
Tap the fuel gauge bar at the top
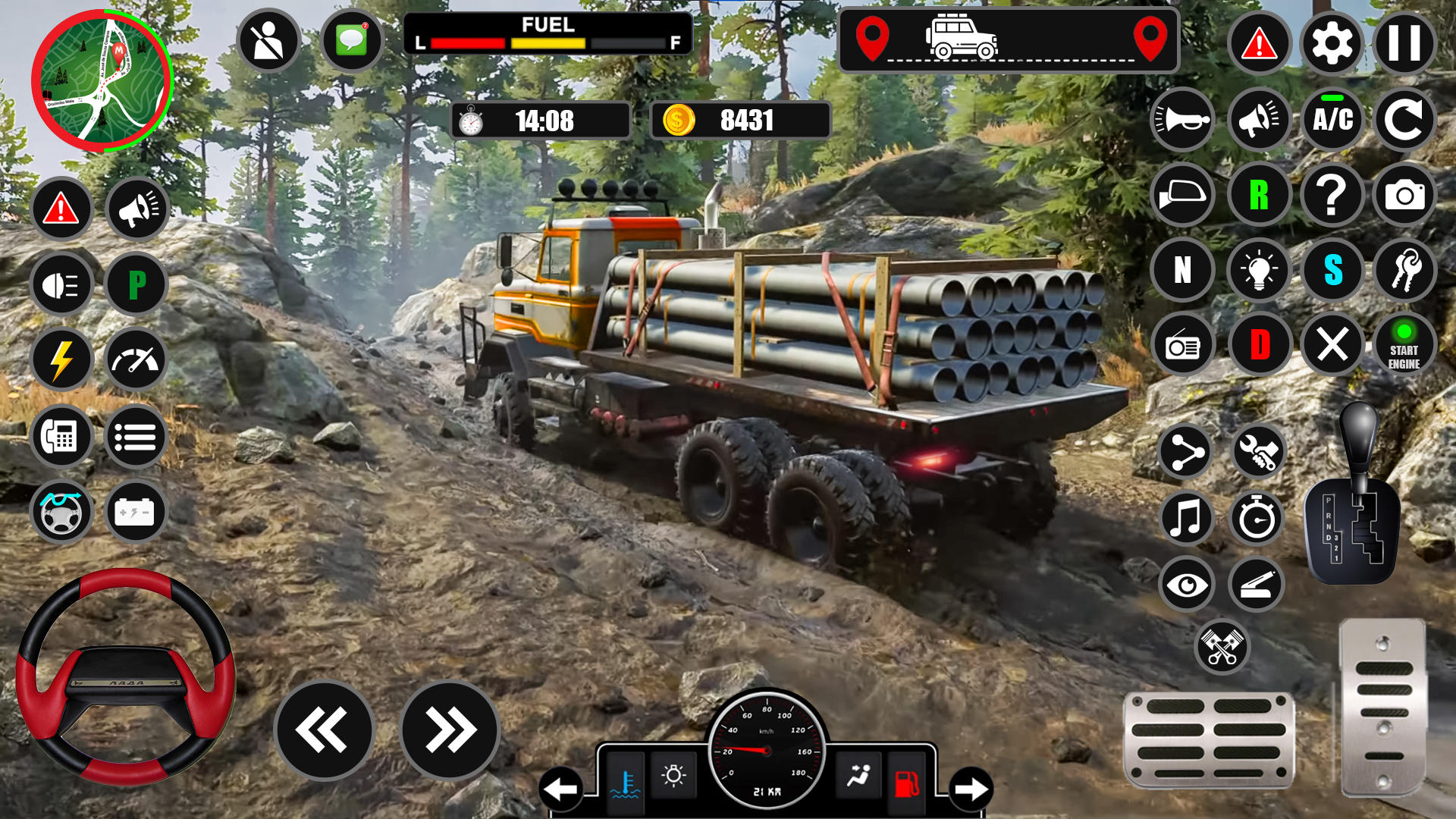pos(550,42)
